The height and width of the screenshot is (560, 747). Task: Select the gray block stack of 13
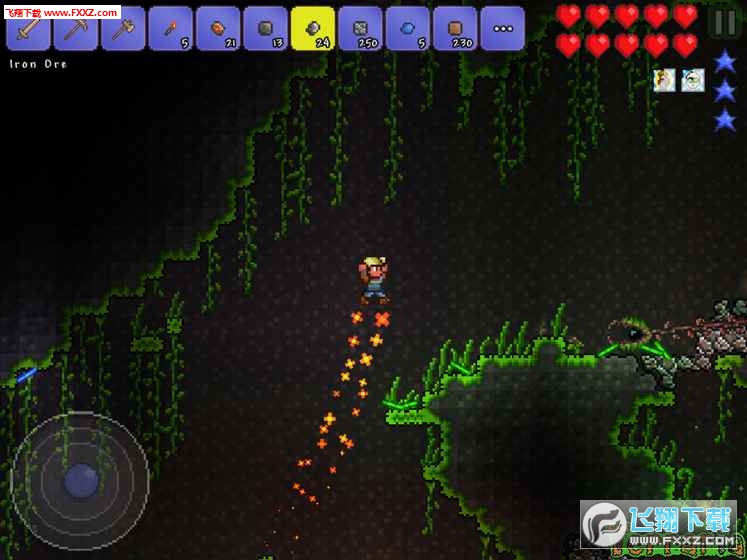[x=265, y=28]
